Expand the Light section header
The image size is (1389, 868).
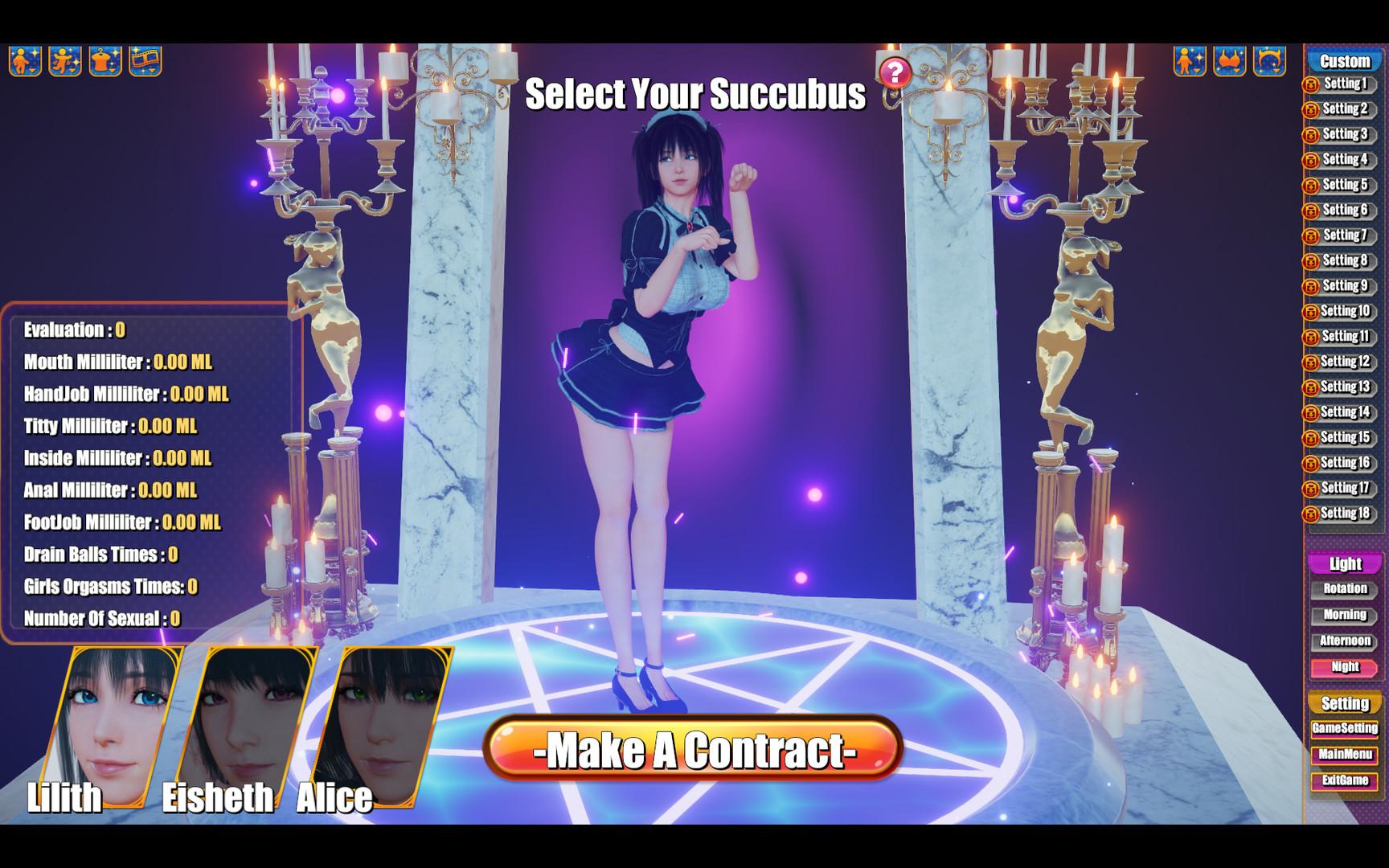tap(1343, 563)
